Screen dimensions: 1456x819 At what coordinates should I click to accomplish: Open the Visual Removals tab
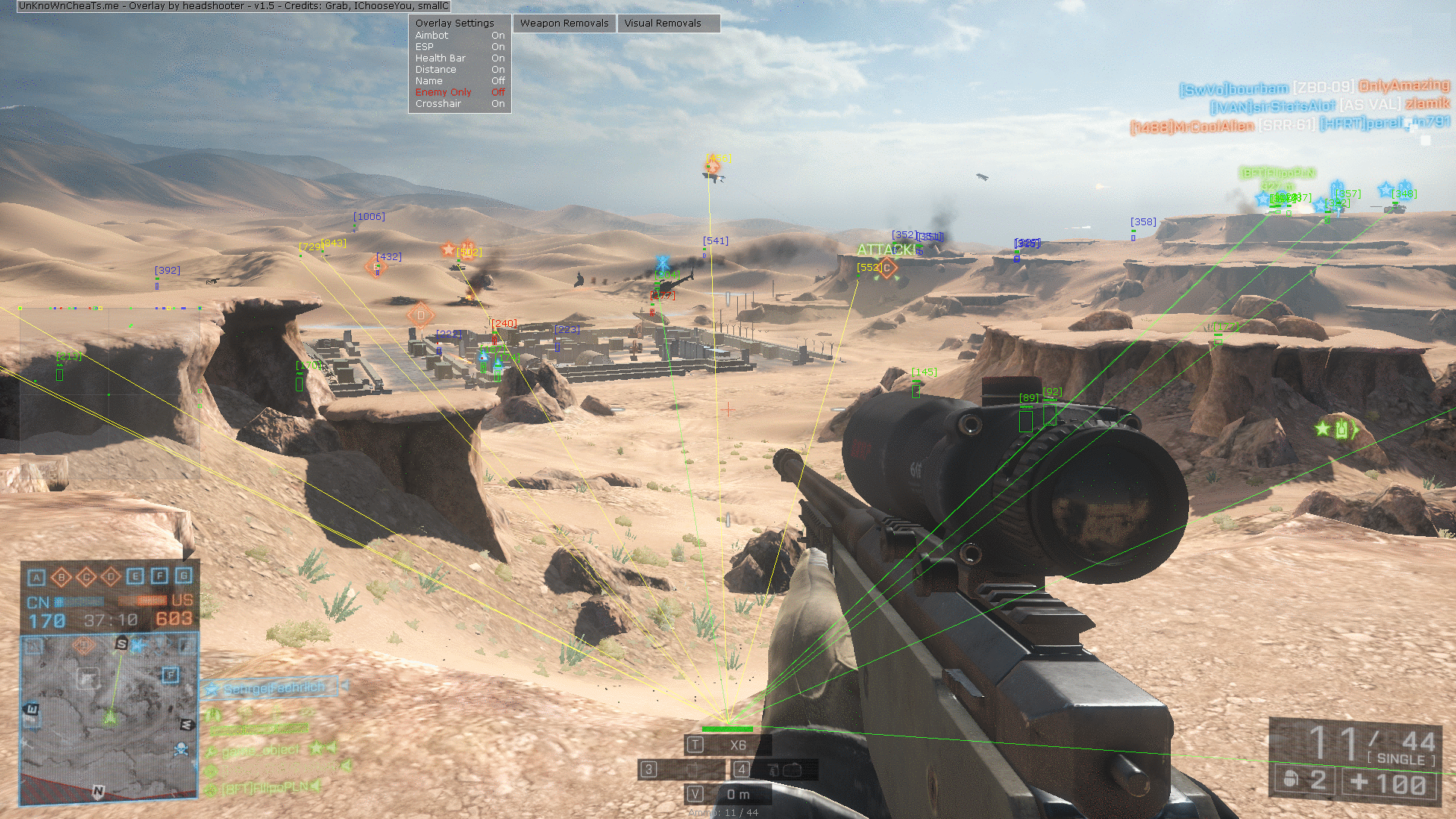click(x=663, y=24)
